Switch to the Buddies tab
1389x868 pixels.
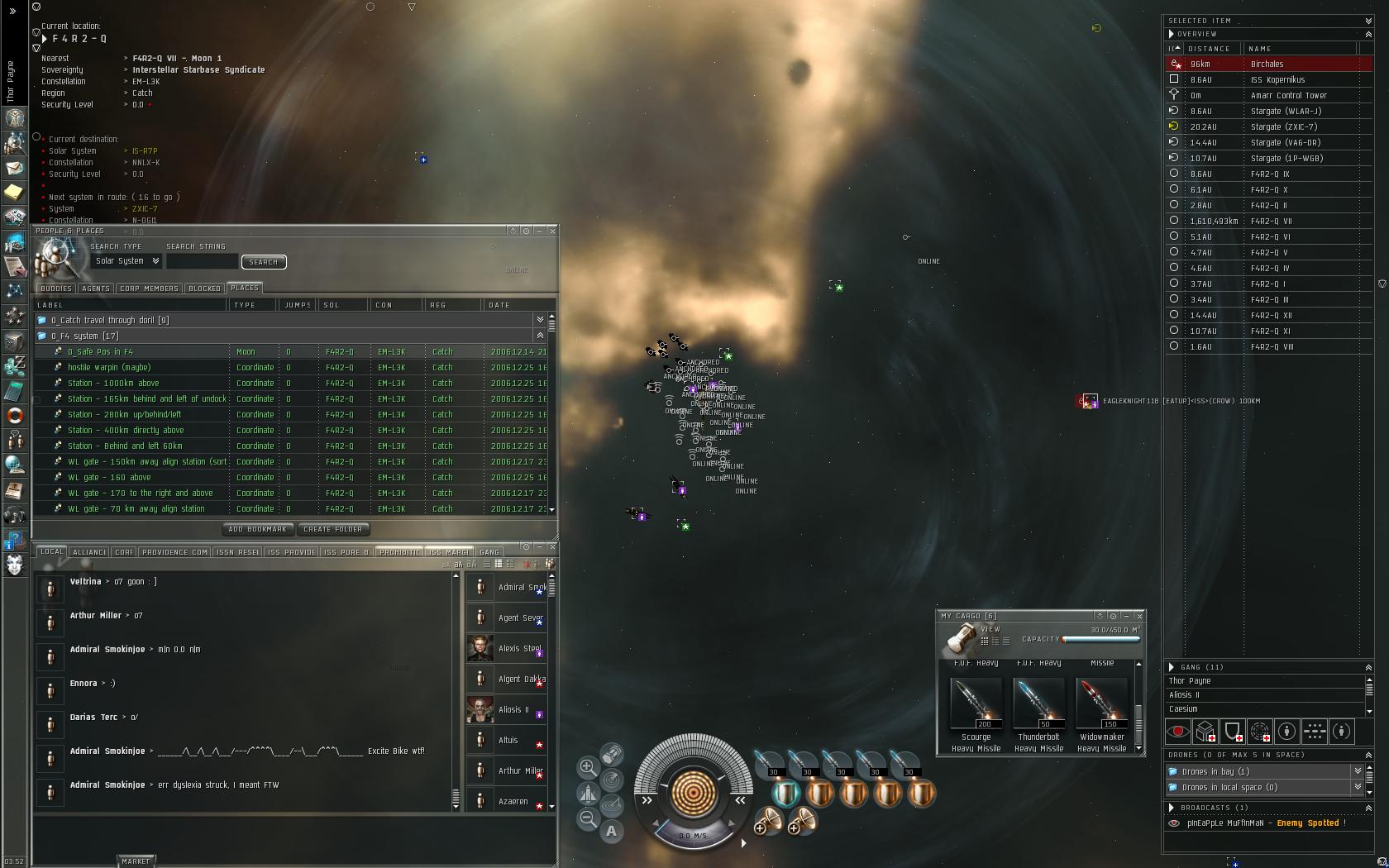pyautogui.click(x=56, y=289)
